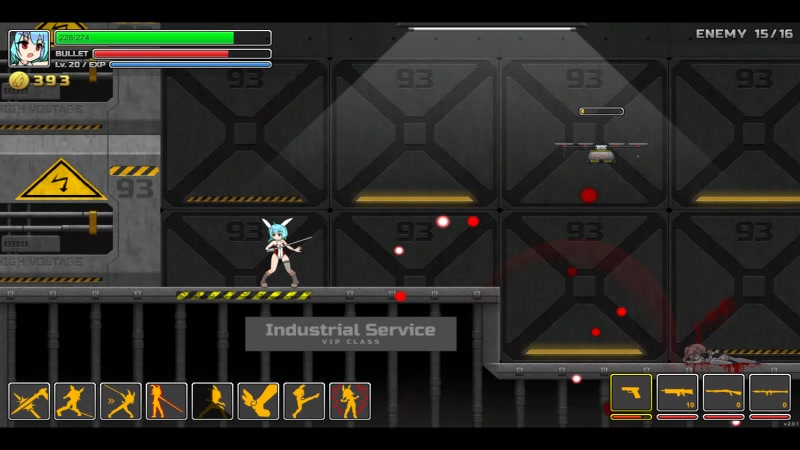Activate the orange staff stance skill
Screen dimensions: 800x450
167,401
